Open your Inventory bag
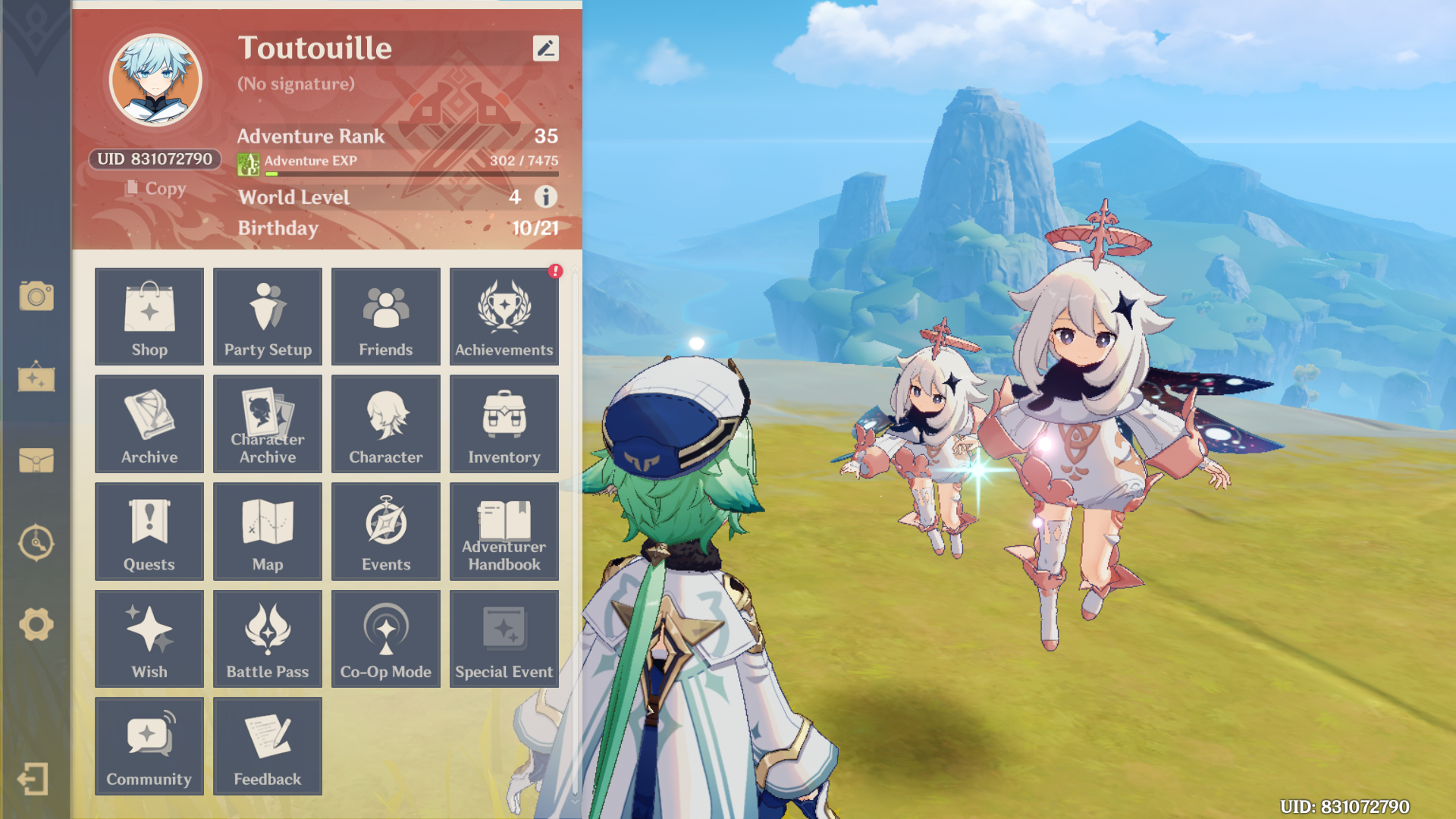This screenshot has width=1456, height=819. tap(504, 424)
